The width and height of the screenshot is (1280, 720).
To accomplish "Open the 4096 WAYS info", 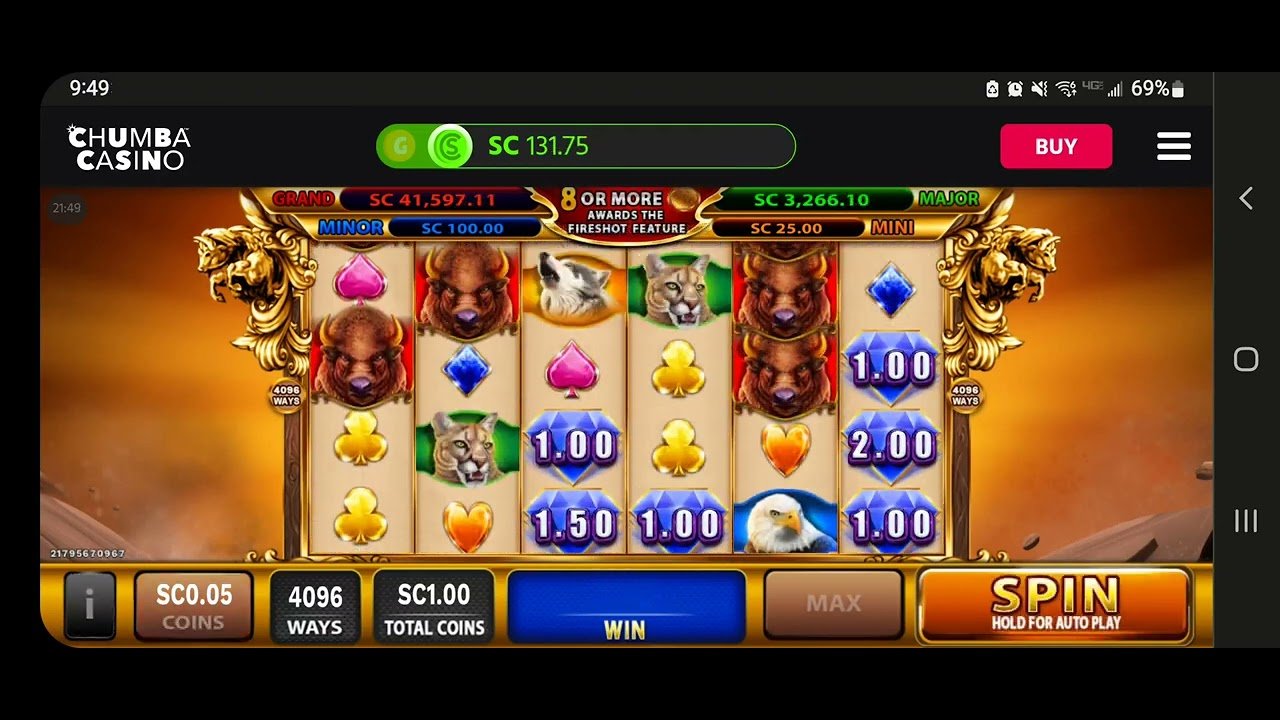I will point(316,604).
